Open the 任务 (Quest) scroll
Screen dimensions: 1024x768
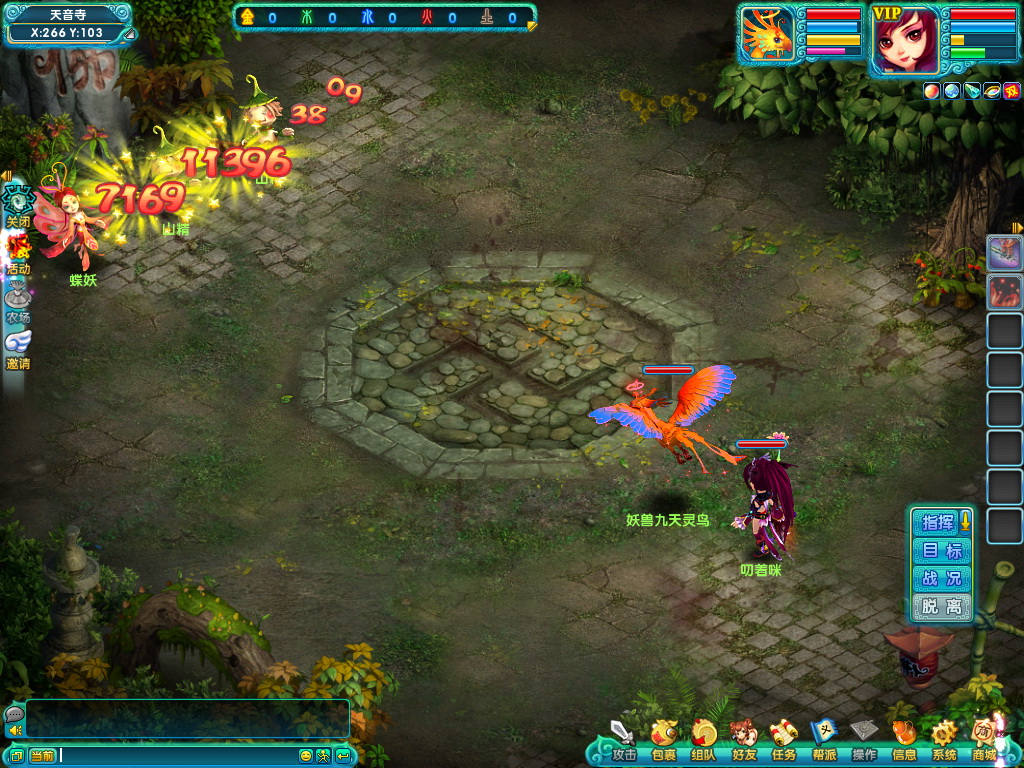(783, 738)
